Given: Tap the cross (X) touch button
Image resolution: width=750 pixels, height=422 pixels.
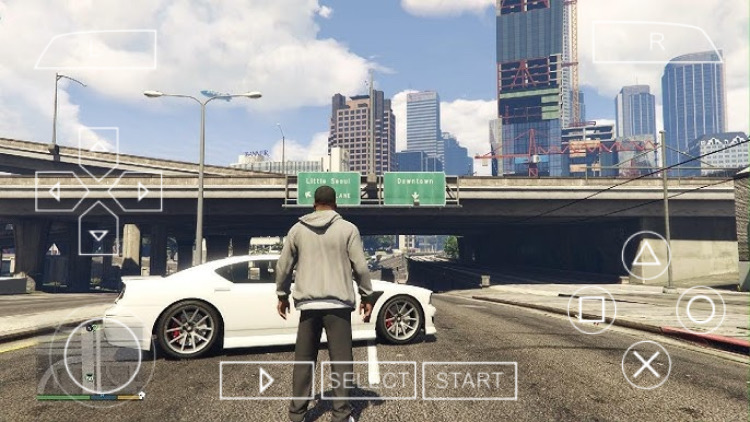Looking at the screenshot, I should click(646, 364).
